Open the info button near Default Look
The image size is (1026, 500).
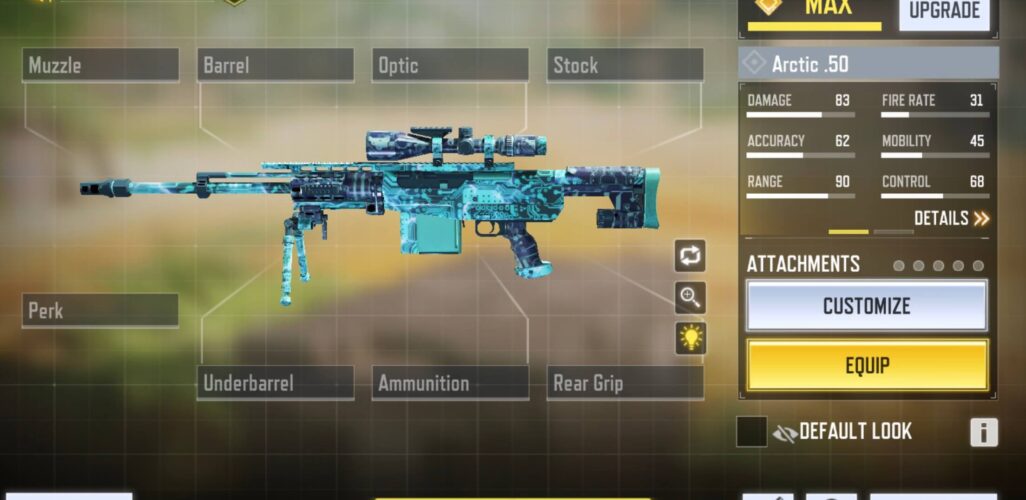983,432
